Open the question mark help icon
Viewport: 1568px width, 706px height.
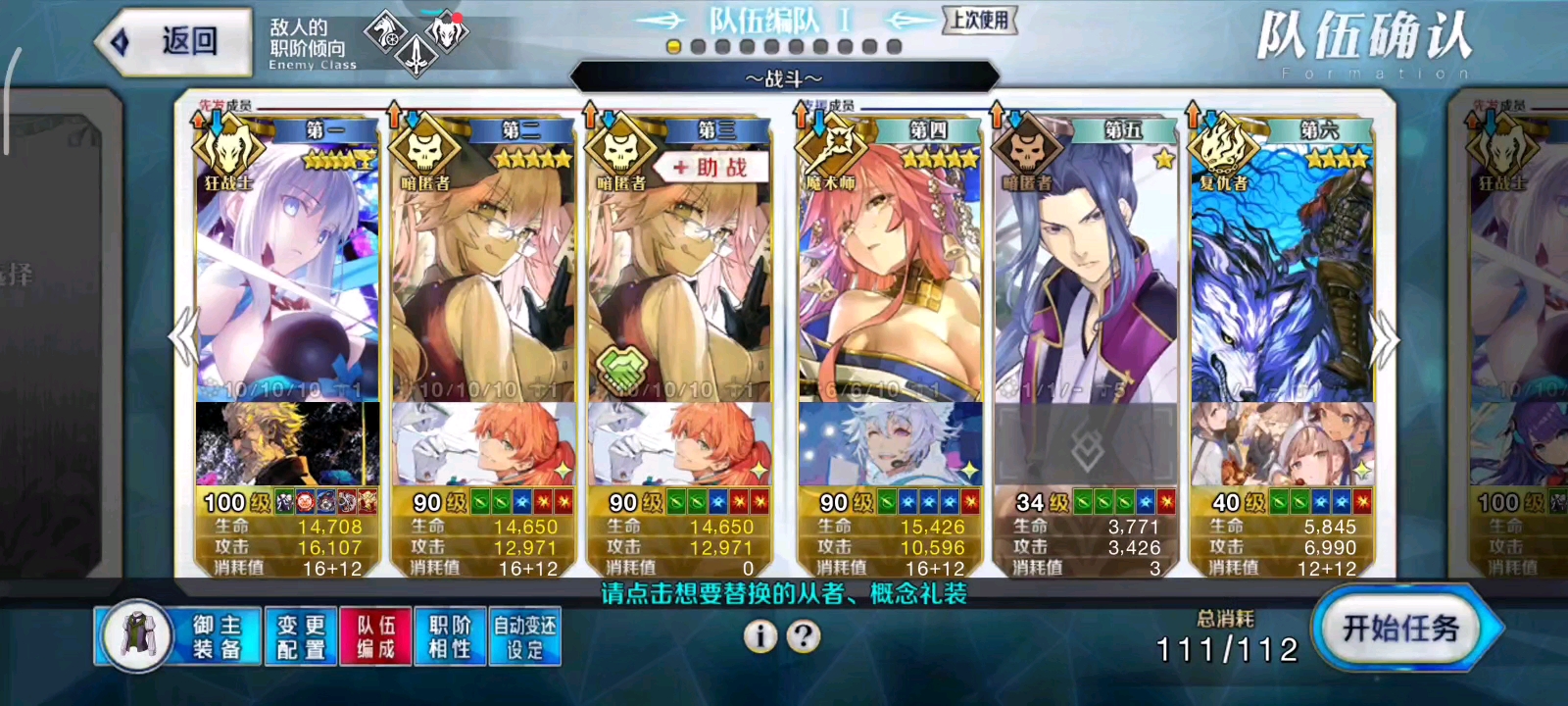pos(804,636)
